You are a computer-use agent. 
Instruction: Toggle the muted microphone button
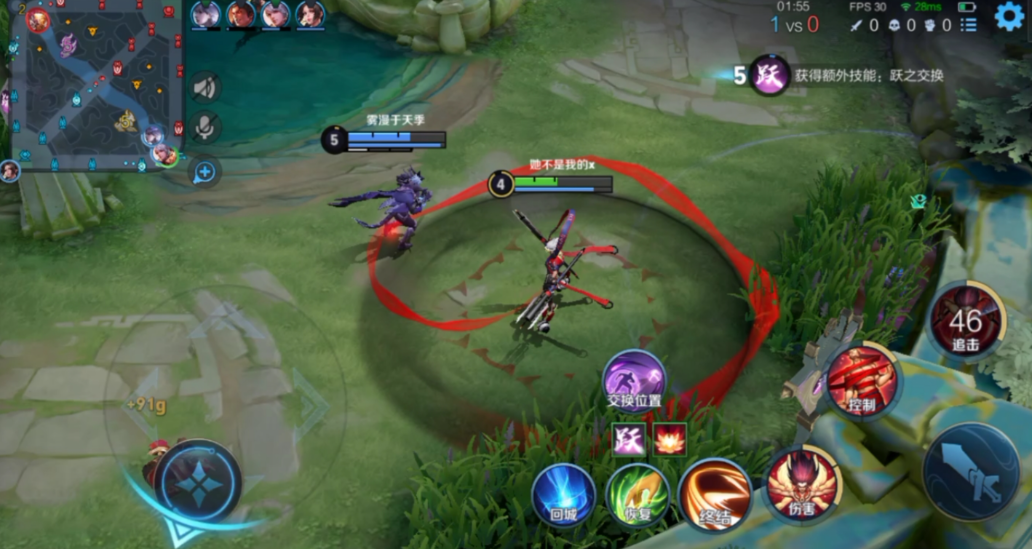point(205,127)
